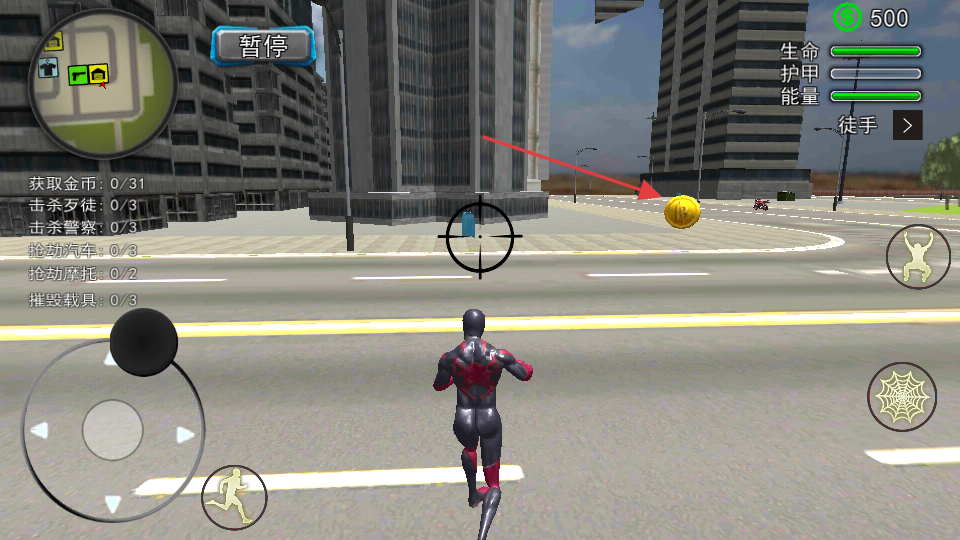Click the green dollar money icon
Viewport: 960px width, 540px height.
[x=848, y=17]
